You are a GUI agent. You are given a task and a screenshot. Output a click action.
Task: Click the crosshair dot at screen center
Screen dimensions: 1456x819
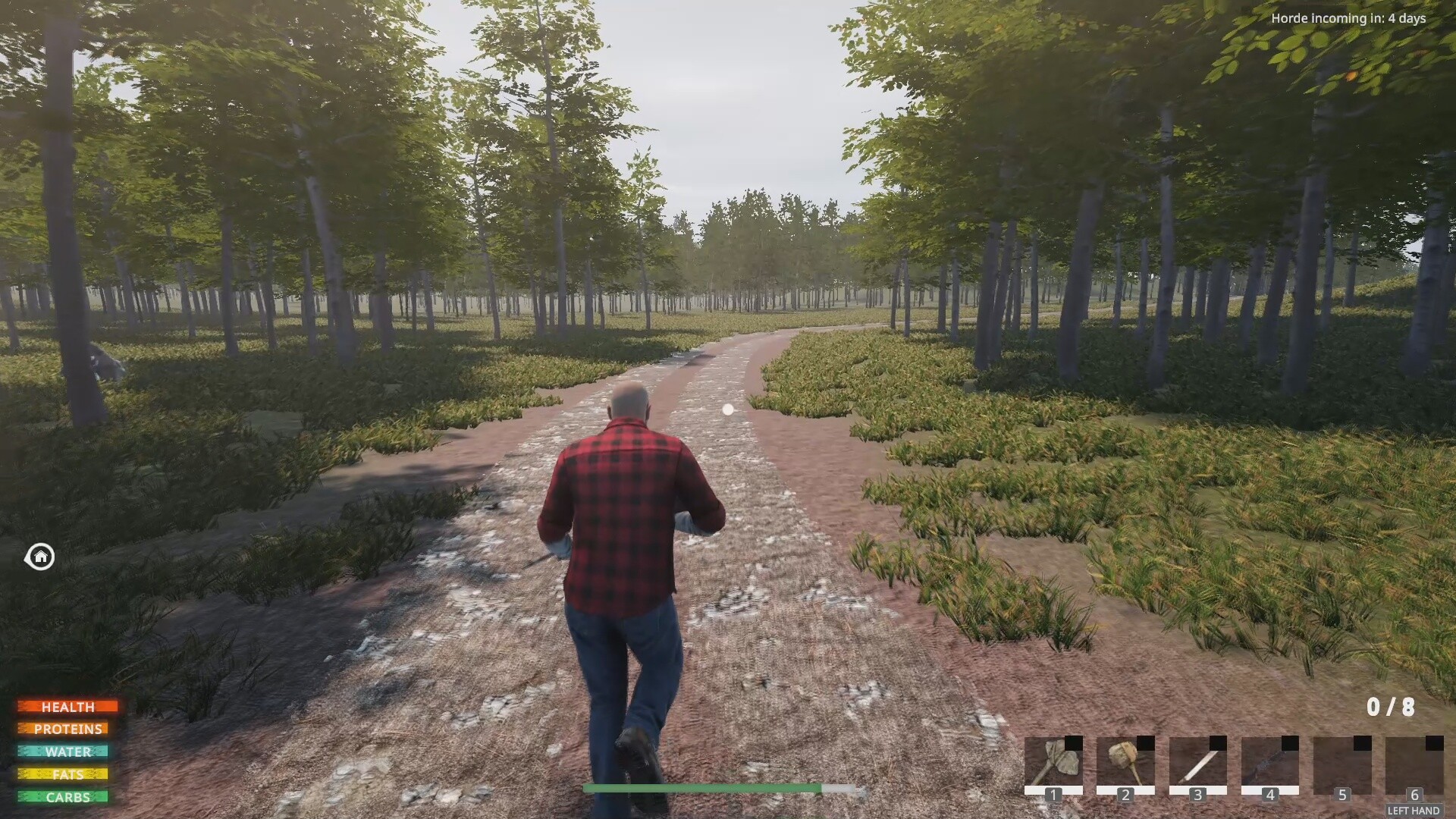[728, 409]
